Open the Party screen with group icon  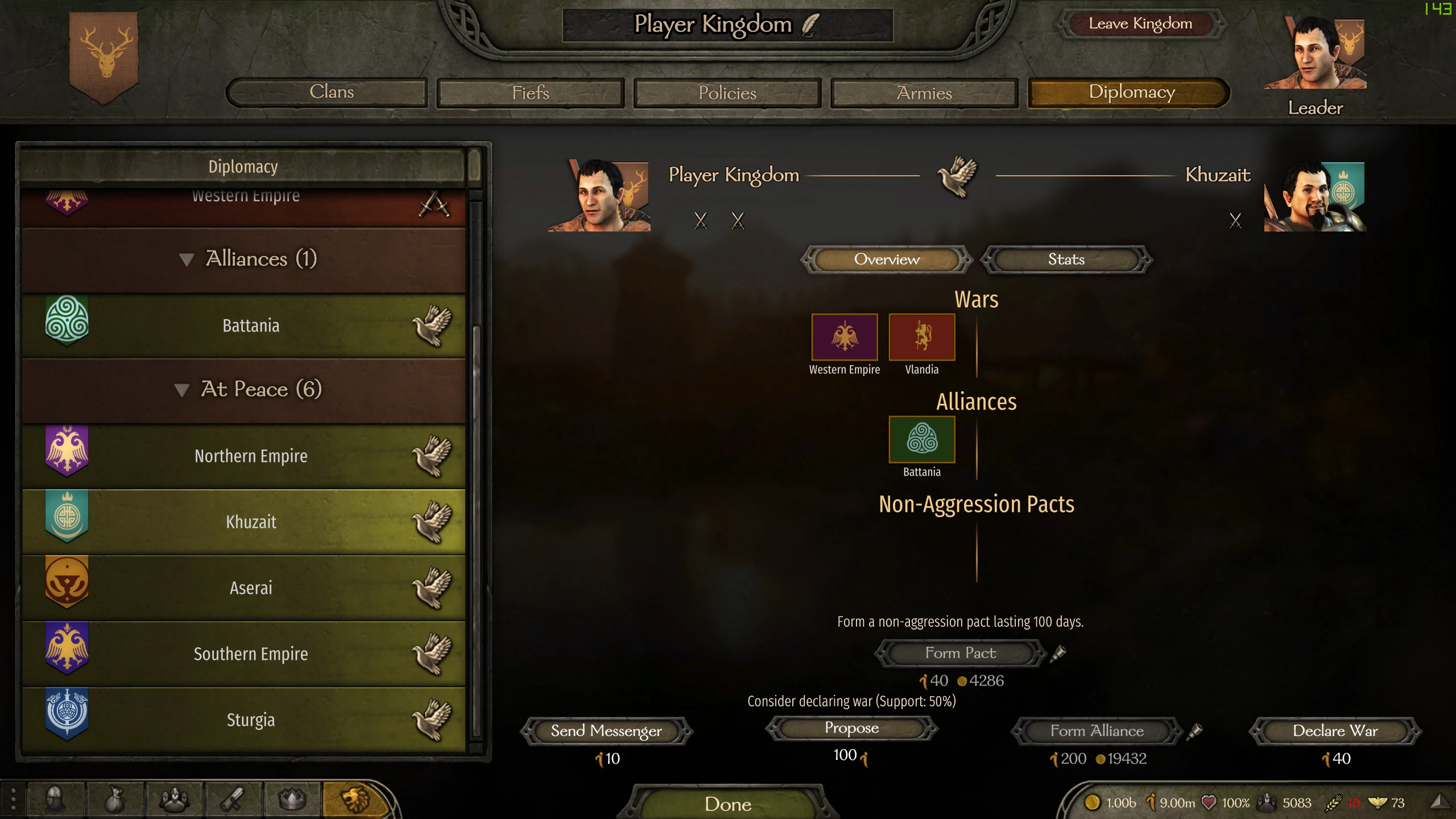point(175,798)
